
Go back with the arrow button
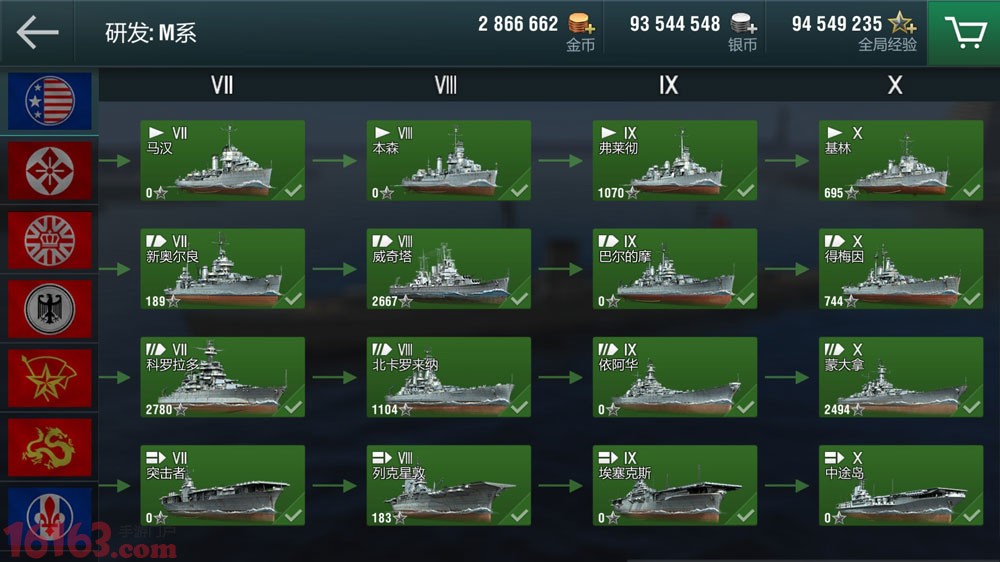37,32
